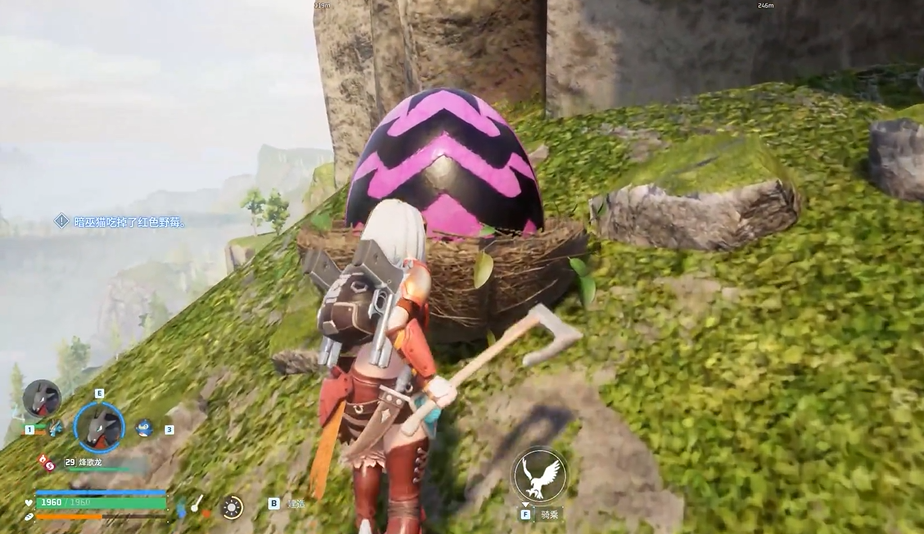Viewport: 924px width, 534px height.
Task: Select the active dragon pal portrait with blue ring
Action: [99, 427]
